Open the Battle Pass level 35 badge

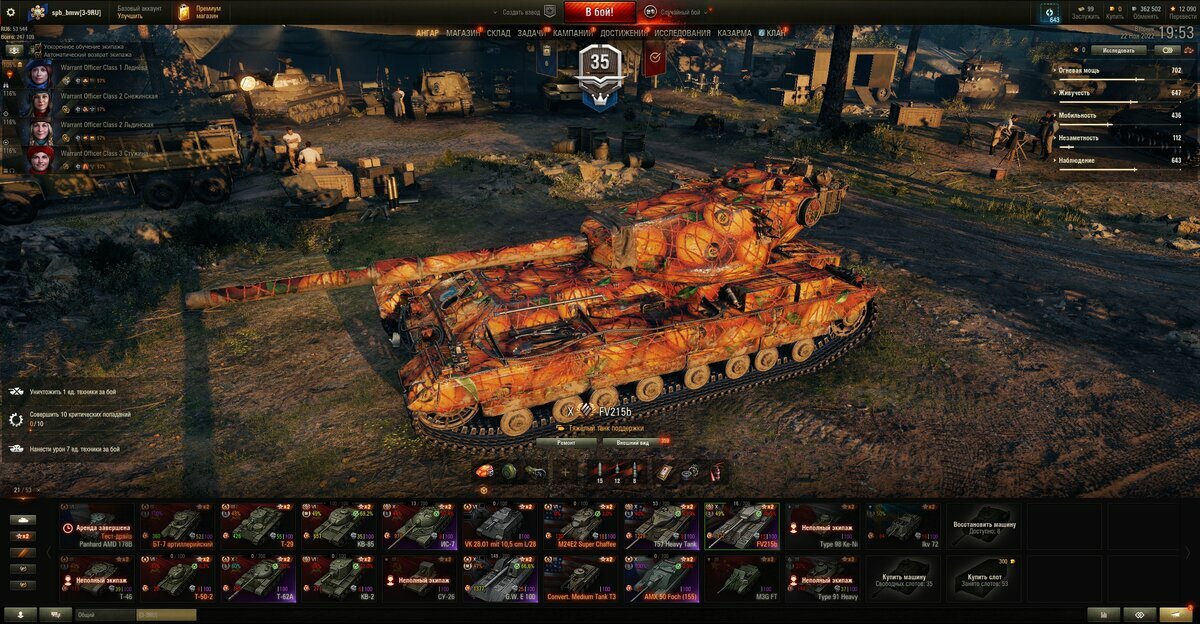point(600,66)
